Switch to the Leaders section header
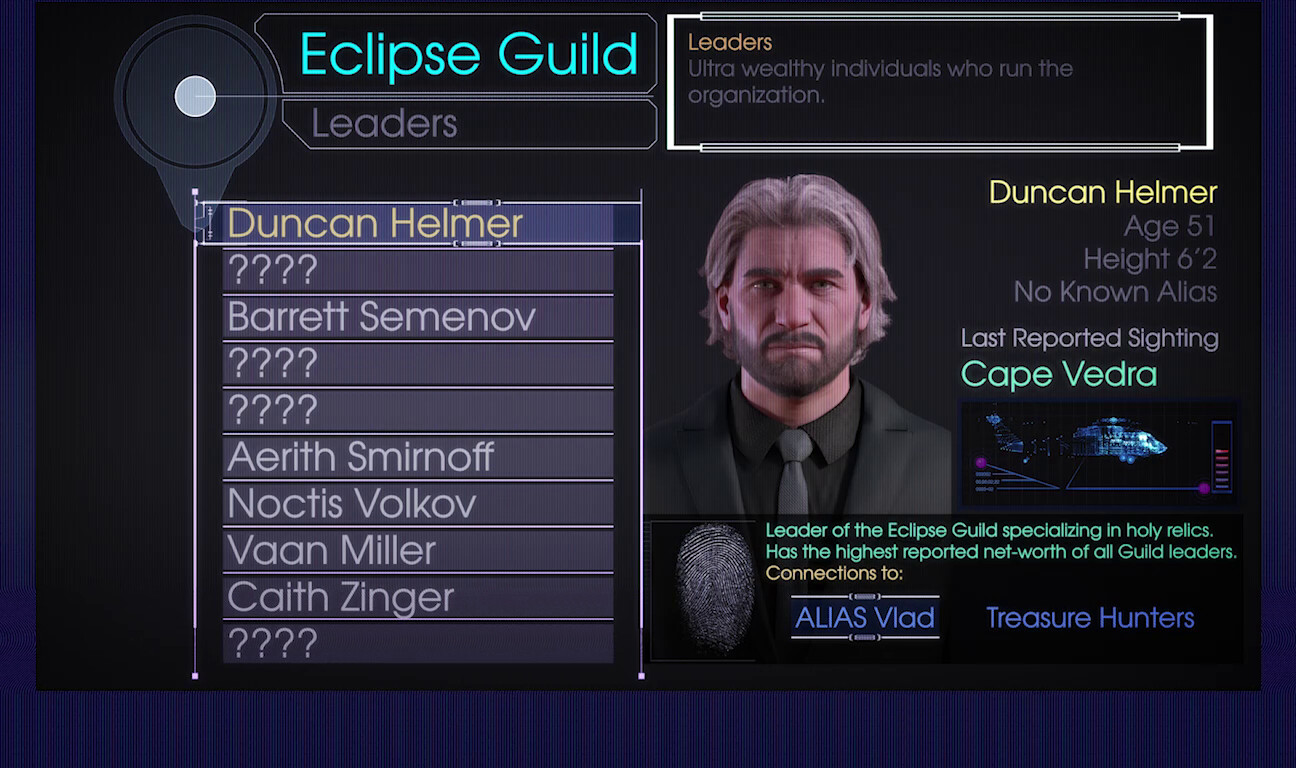 point(383,124)
